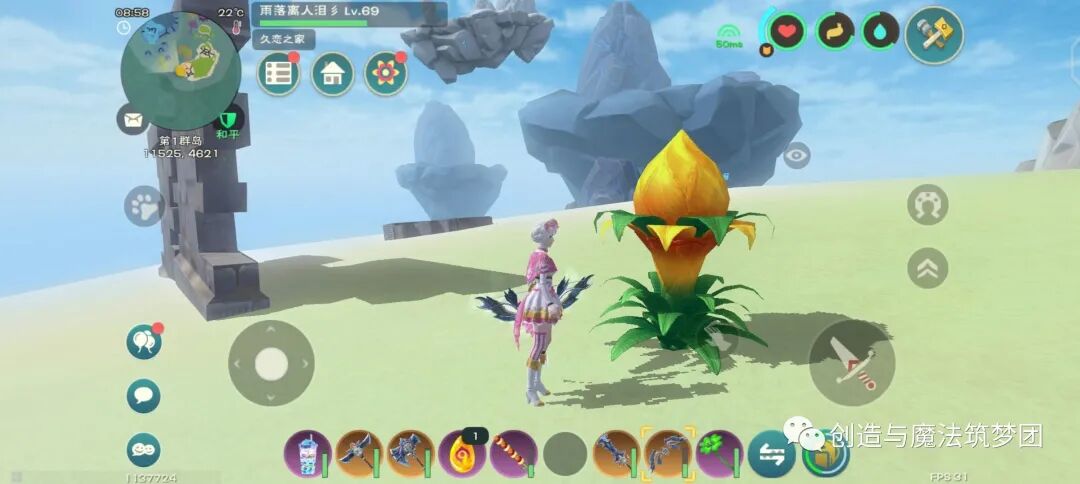1080x484 pixels.
Task: Tap the double-chevron jump button
Action: (x=927, y=268)
